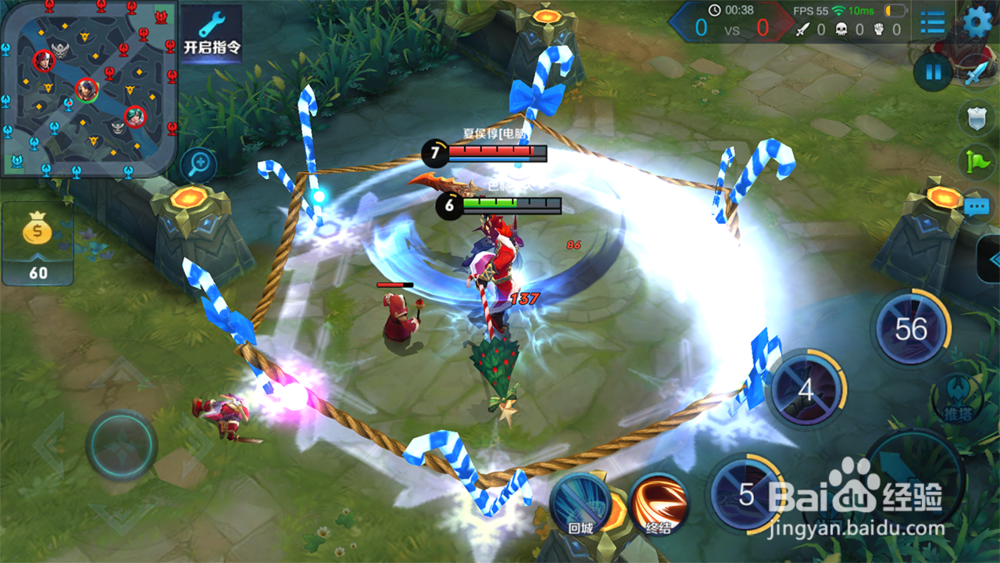The image size is (1000, 563).
Task: Open the chat bubble icon
Action: [x=977, y=207]
